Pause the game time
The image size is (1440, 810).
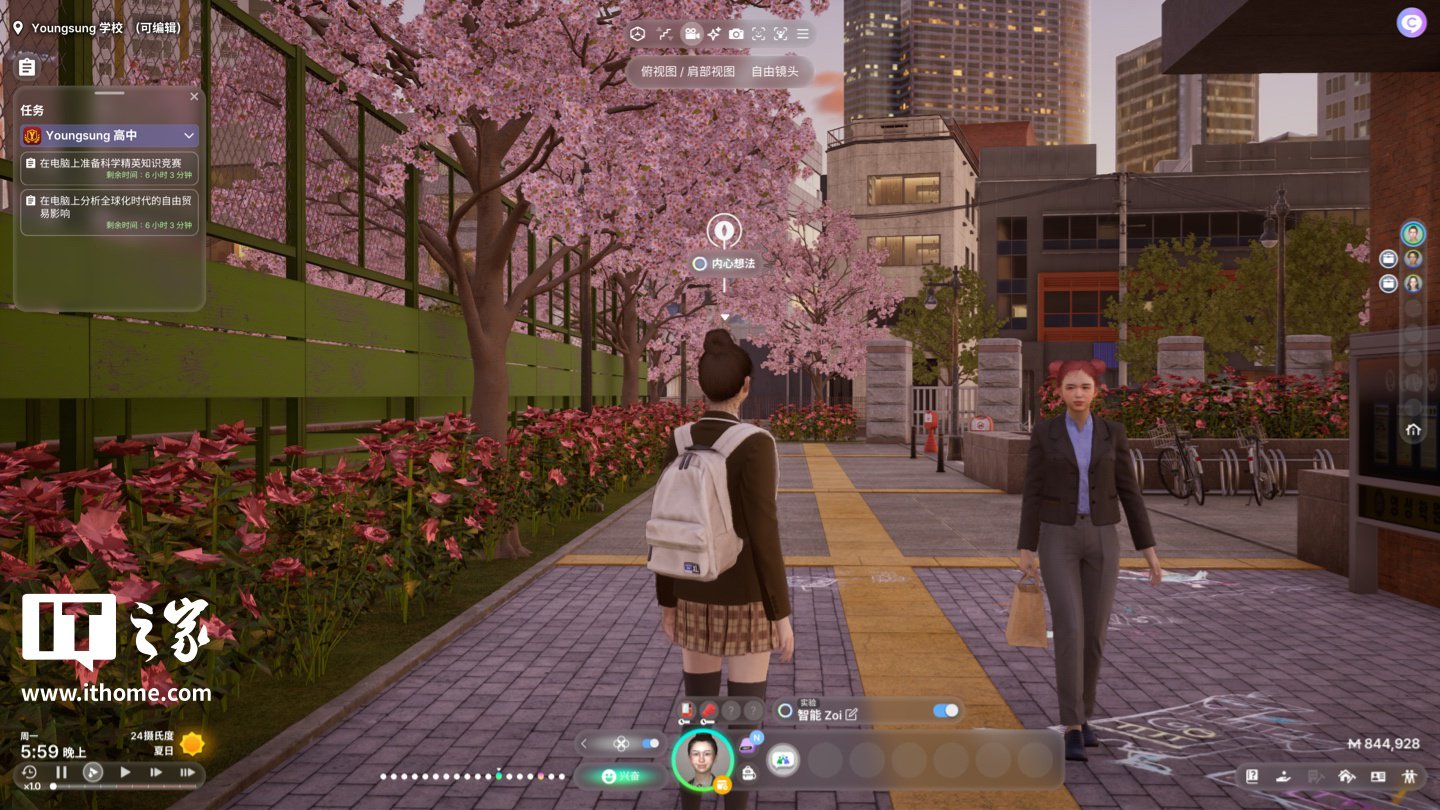pos(61,772)
